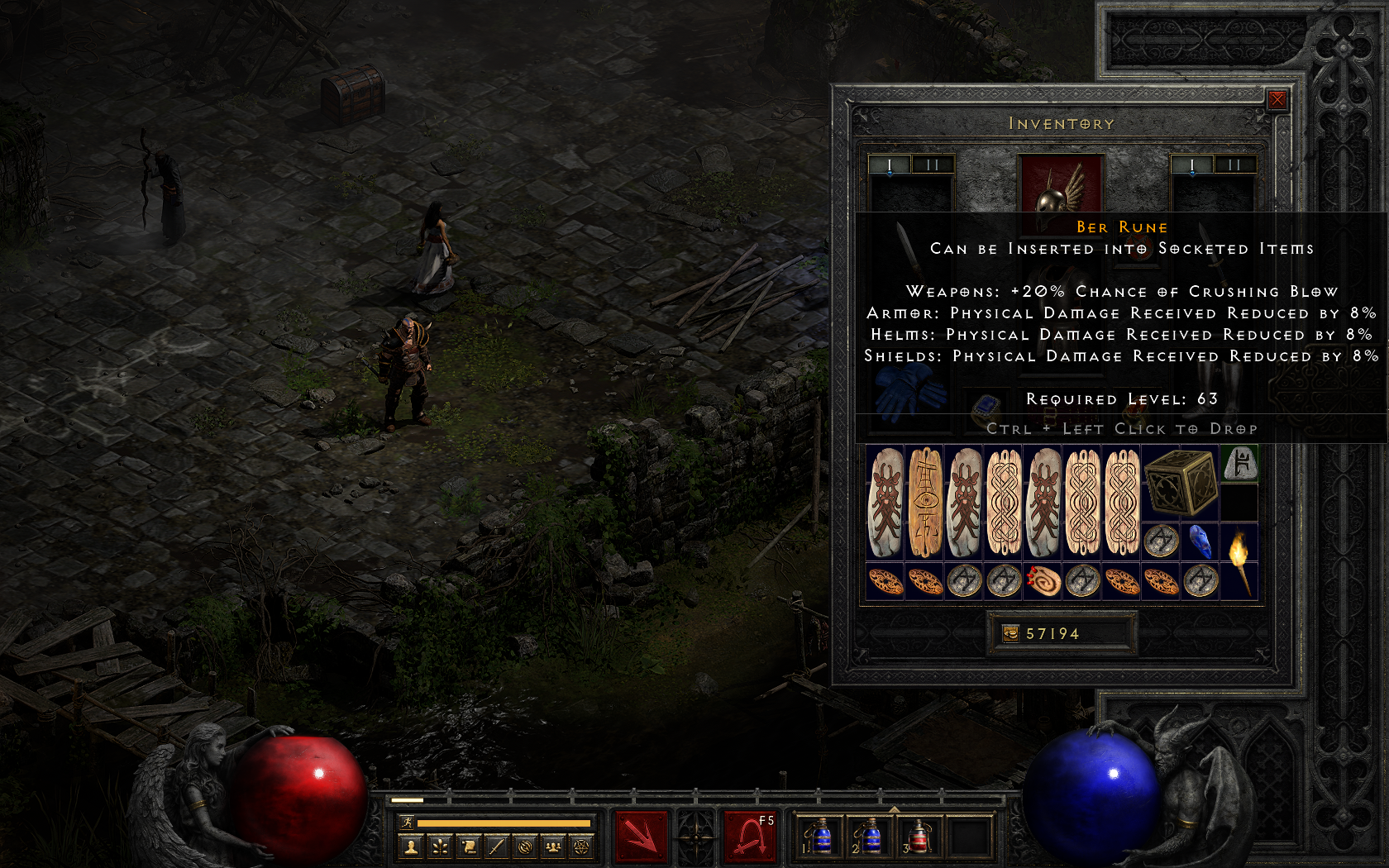Open the Skill Tree icon

(x=440, y=848)
